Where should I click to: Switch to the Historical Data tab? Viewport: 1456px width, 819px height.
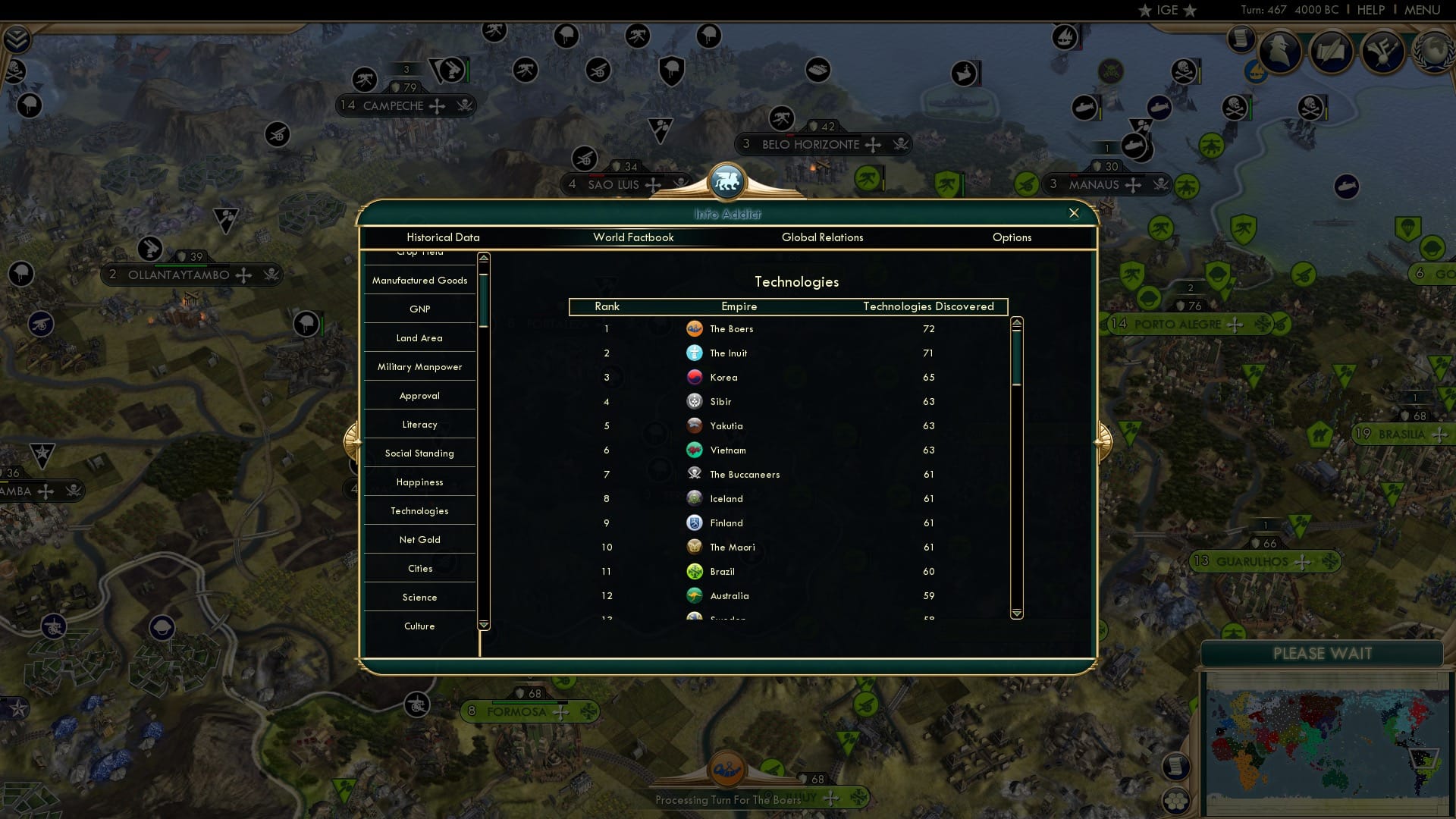pyautogui.click(x=442, y=237)
